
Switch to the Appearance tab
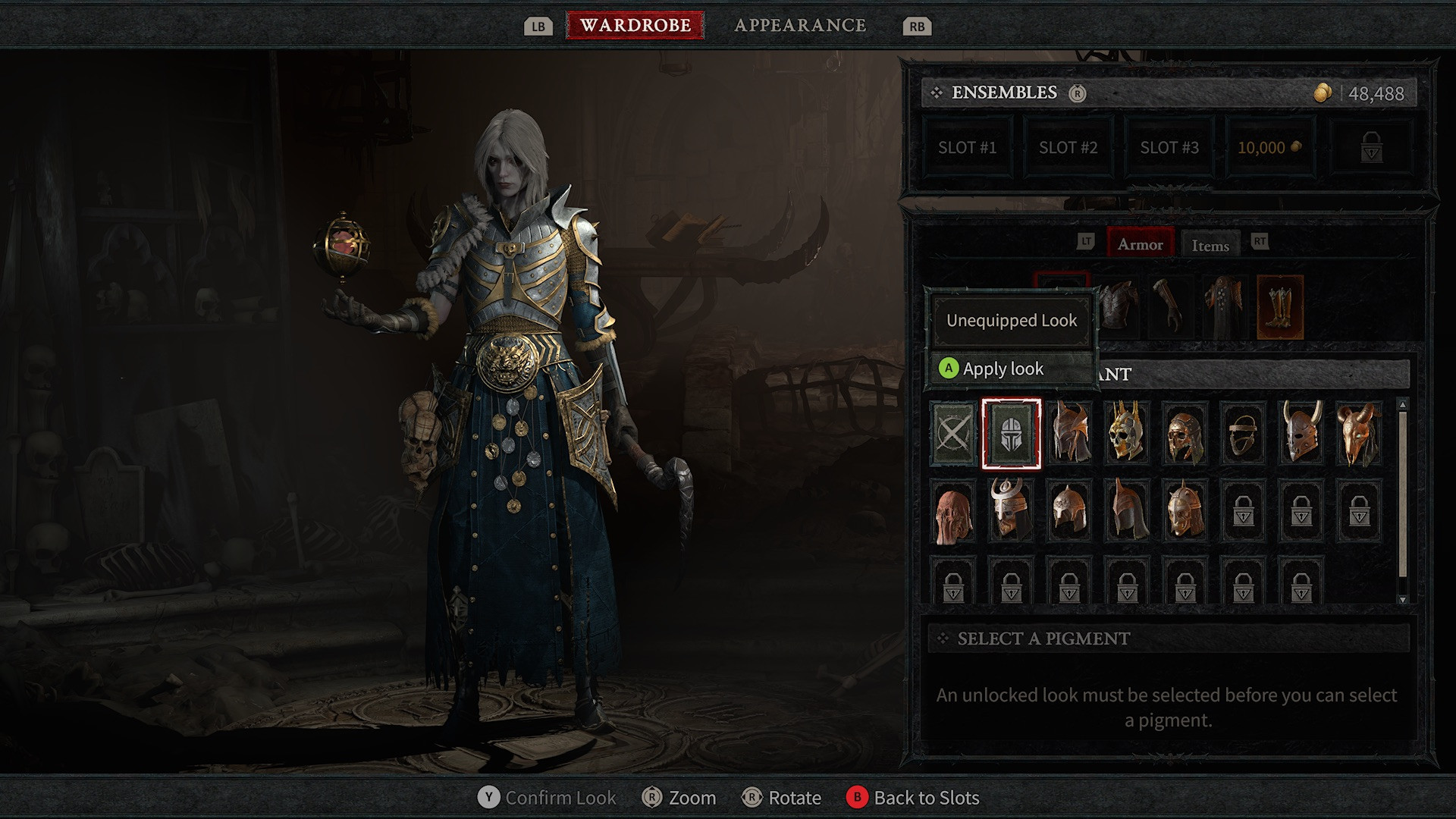800,25
